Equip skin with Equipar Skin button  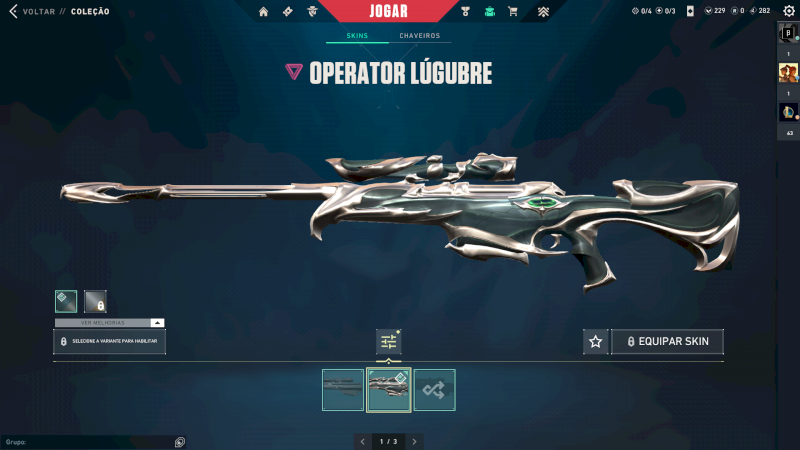coord(667,342)
